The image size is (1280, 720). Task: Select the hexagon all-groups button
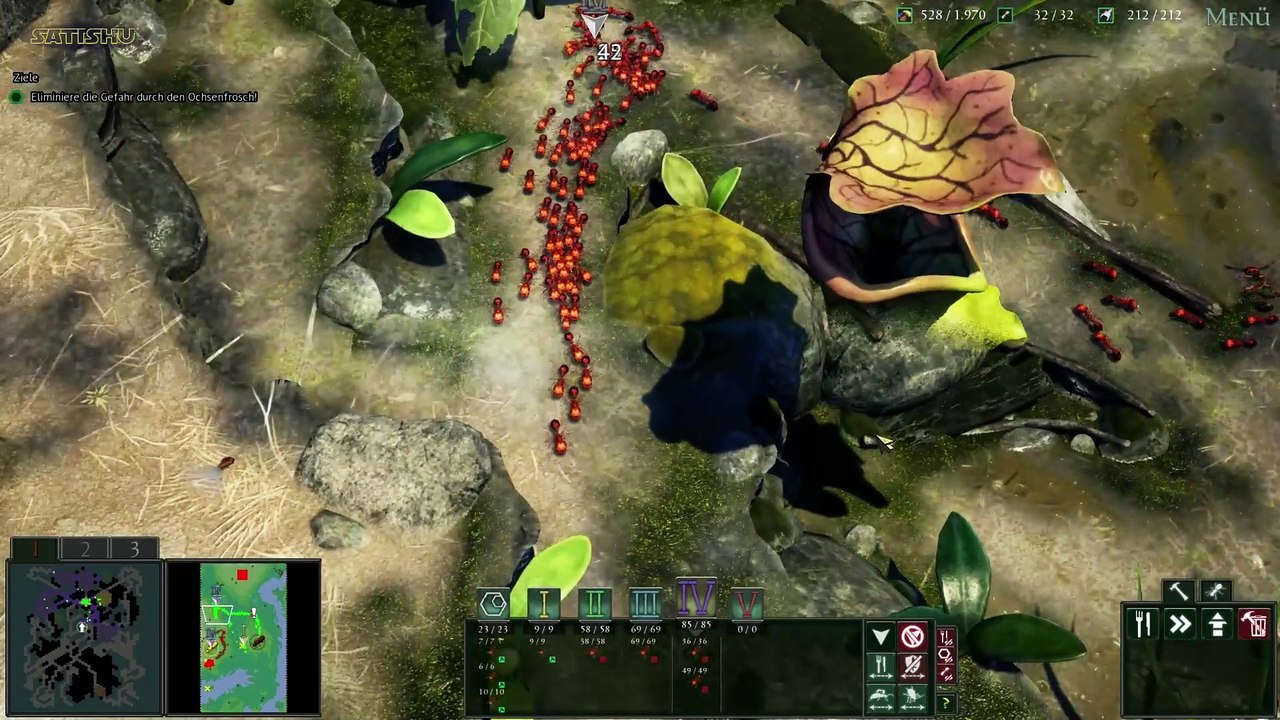(x=493, y=603)
